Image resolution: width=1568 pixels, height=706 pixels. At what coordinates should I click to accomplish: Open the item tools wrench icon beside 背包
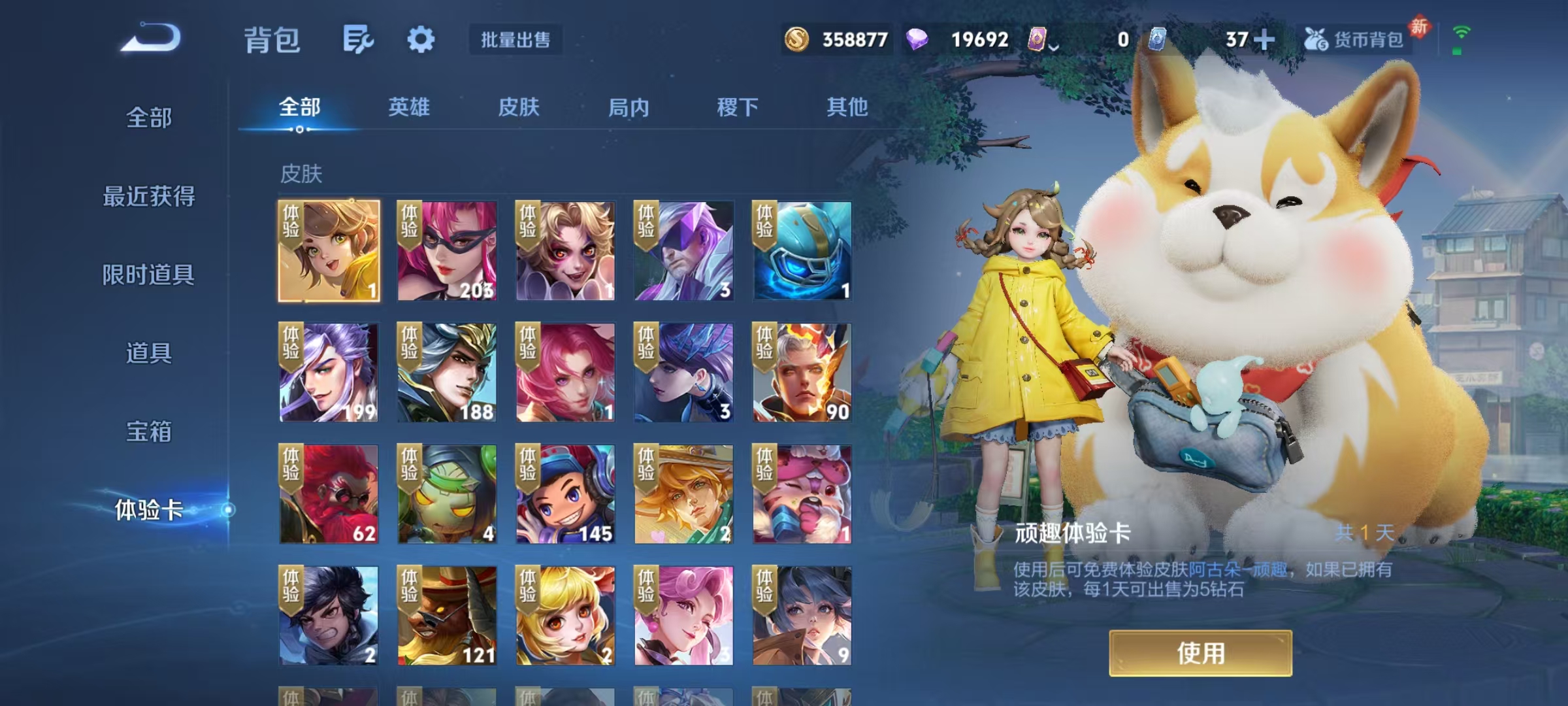tap(358, 39)
